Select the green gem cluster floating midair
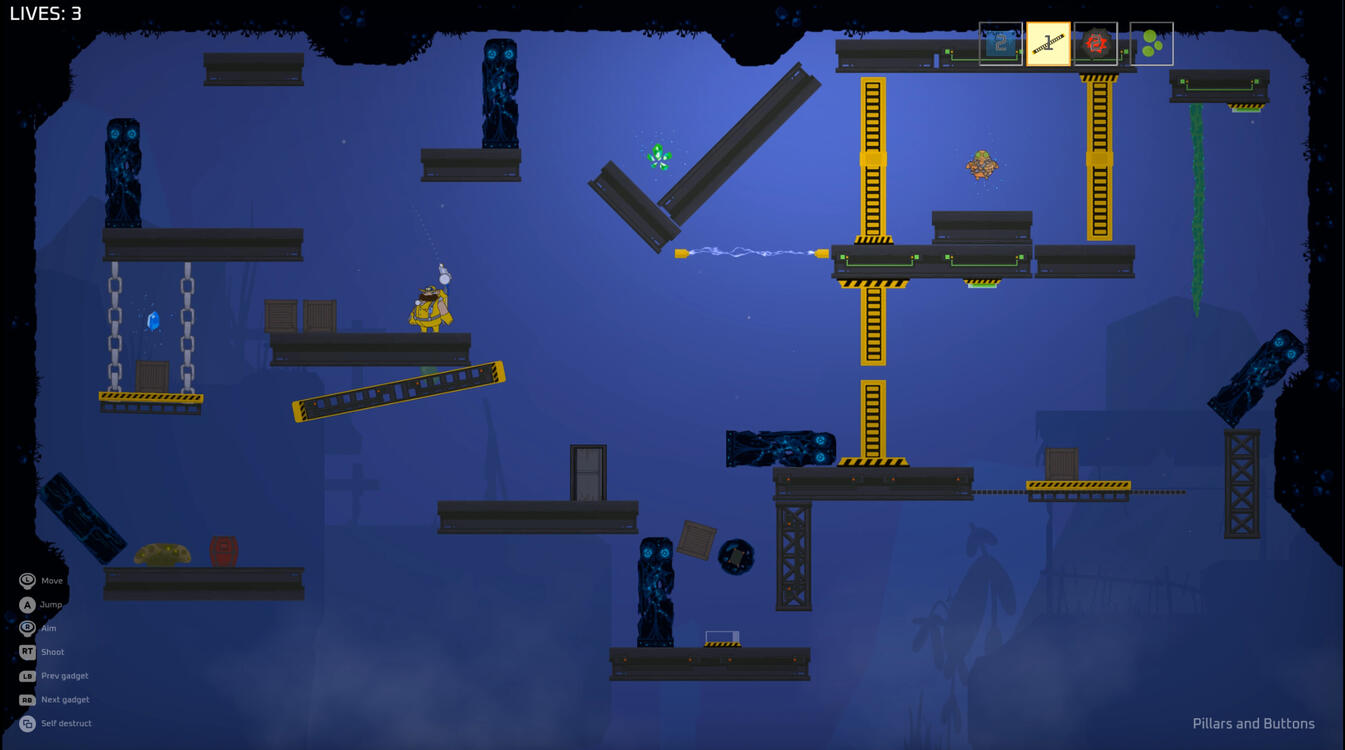Image resolution: width=1345 pixels, height=750 pixels. 658,155
